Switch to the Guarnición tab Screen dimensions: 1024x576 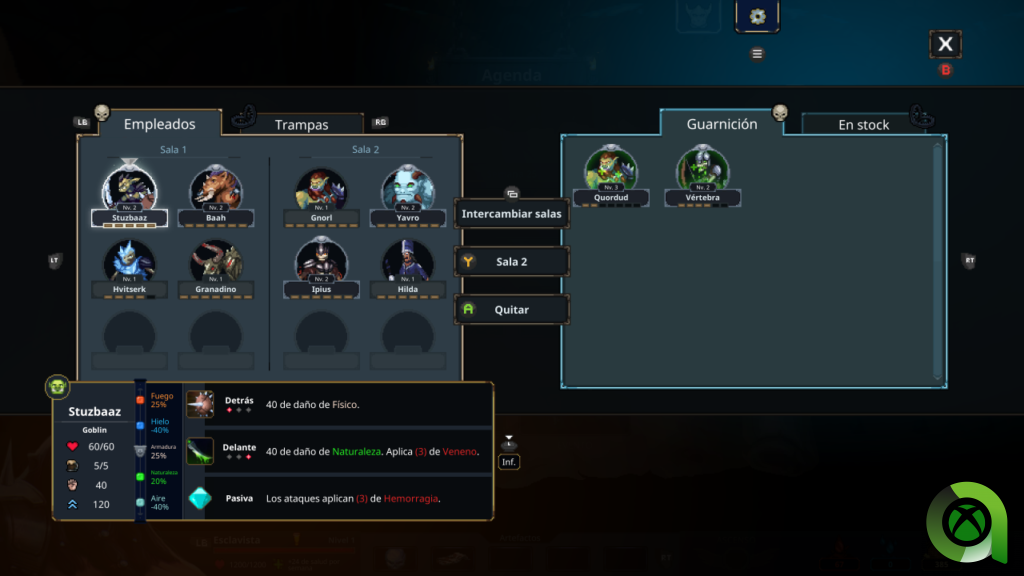(x=721, y=124)
